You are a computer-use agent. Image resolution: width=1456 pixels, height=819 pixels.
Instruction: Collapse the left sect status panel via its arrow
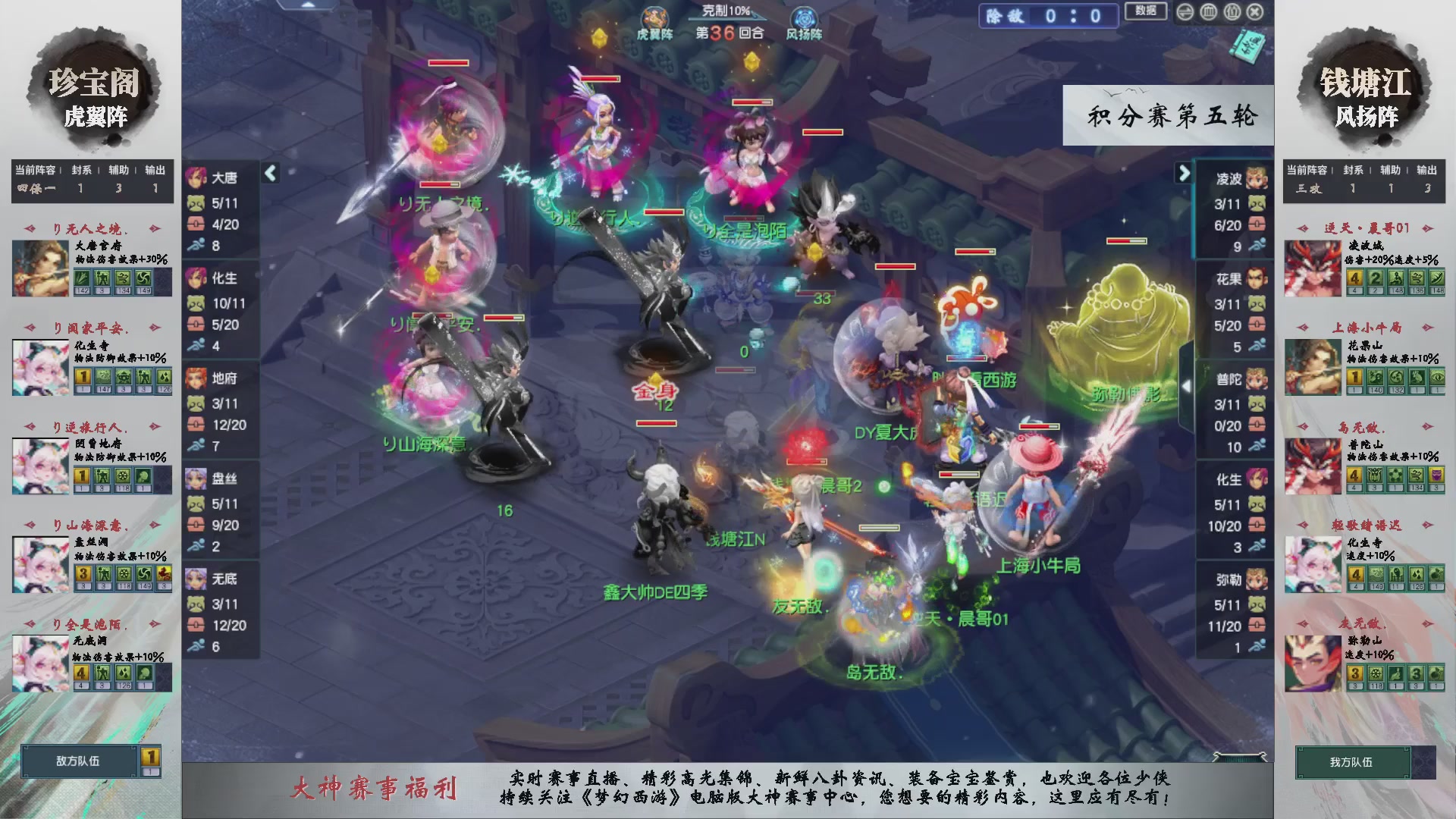coord(269,173)
